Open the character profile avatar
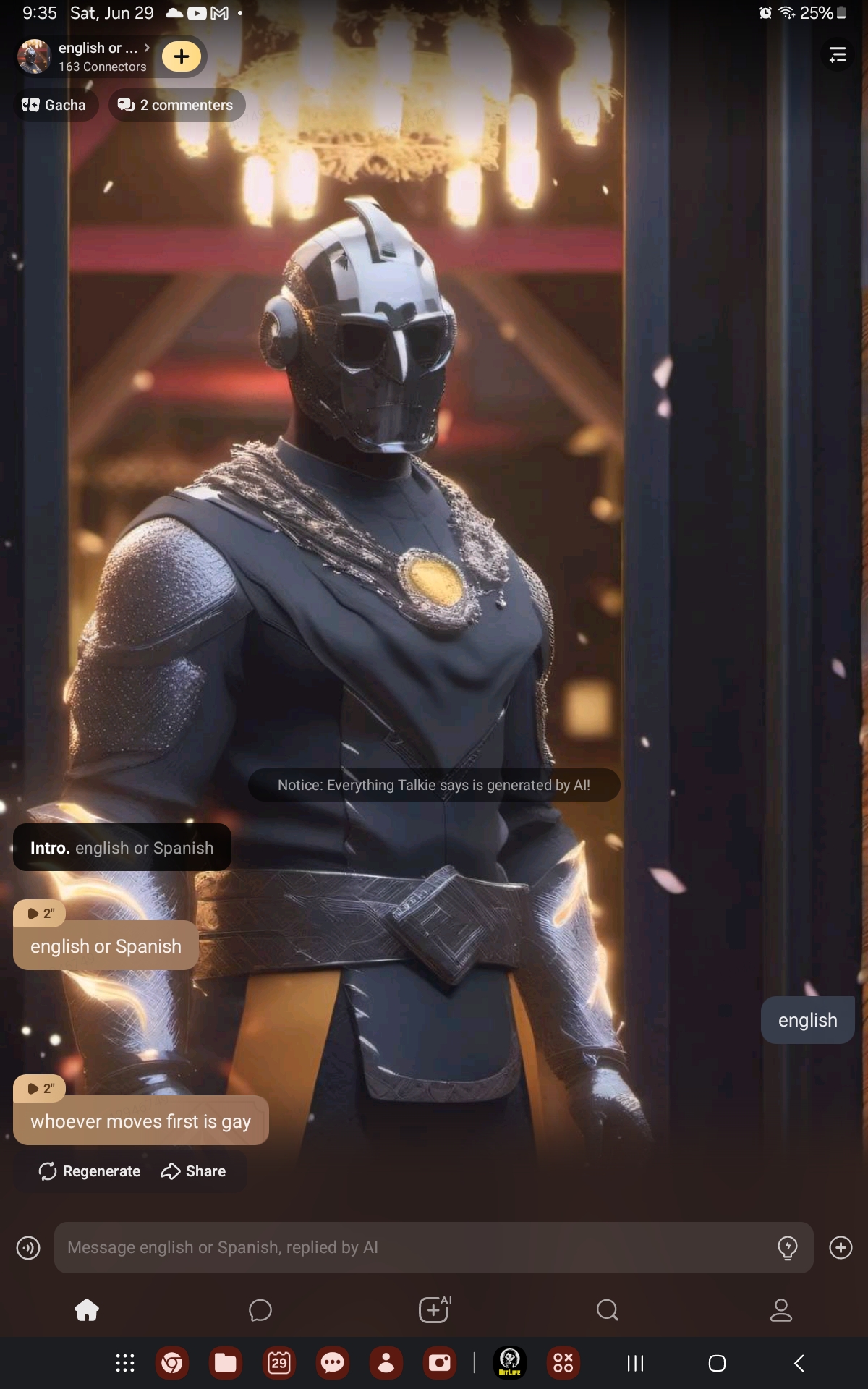Viewport: 868px width, 1389px height. [x=34, y=56]
